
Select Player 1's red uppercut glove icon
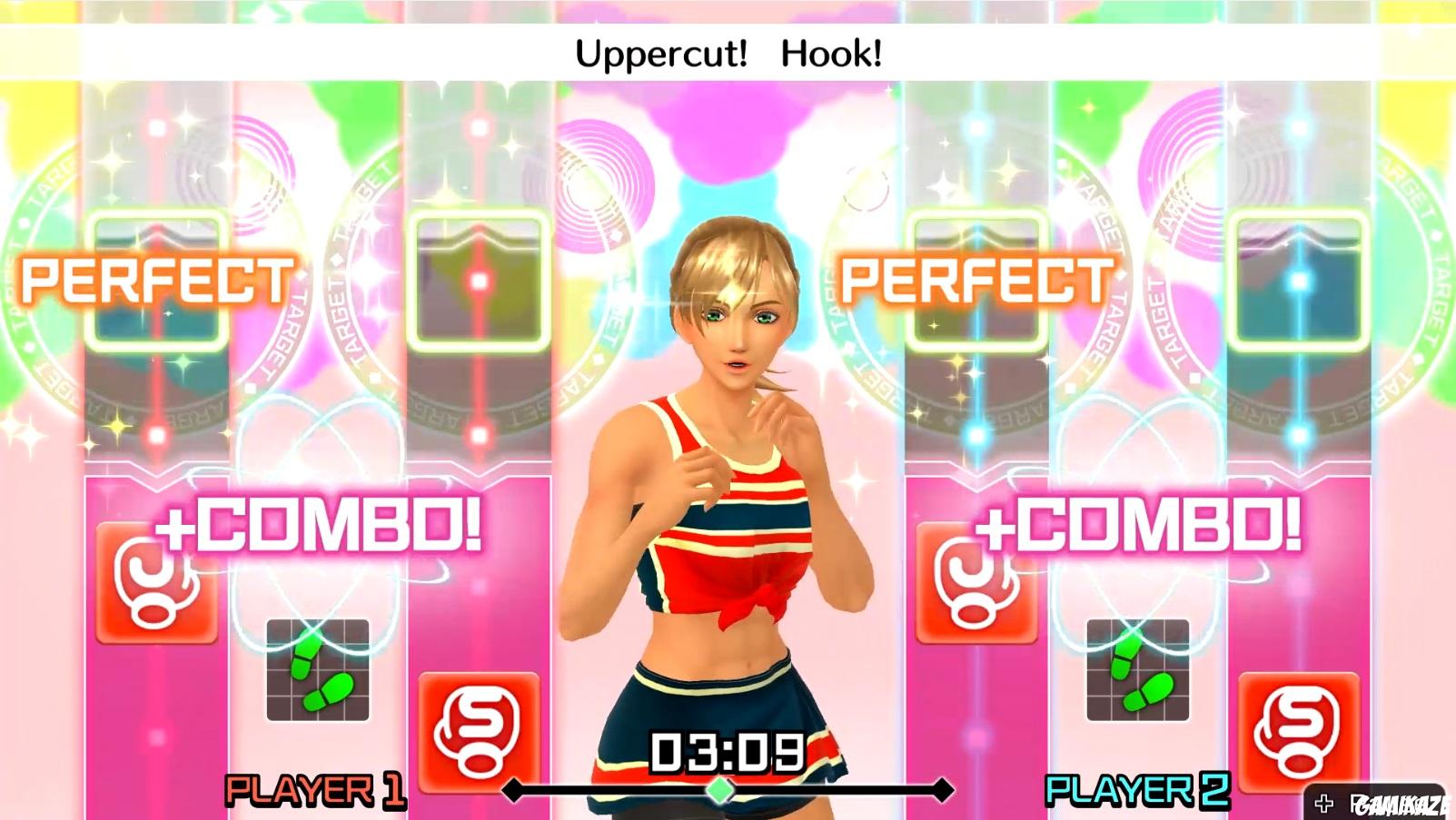click(154, 583)
